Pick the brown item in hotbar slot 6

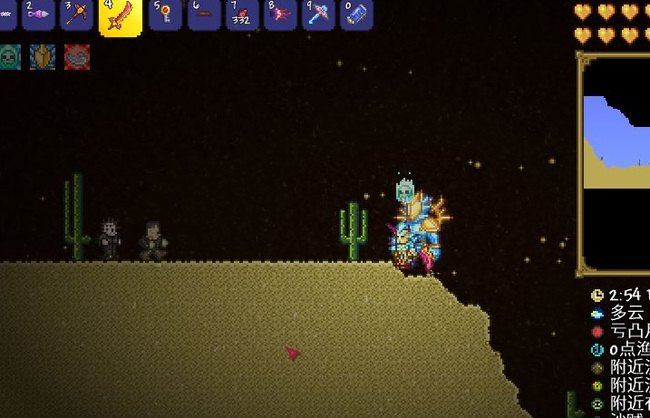[204, 14]
